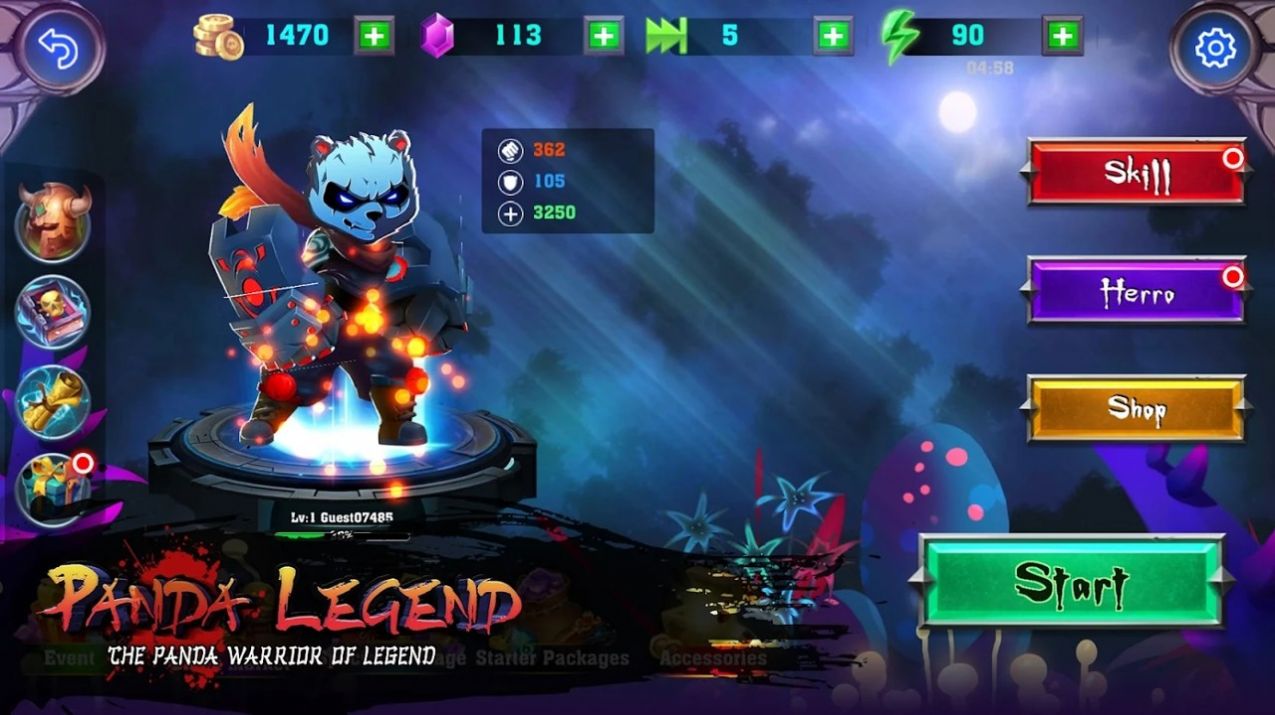Open the golden scroll icon
The width and height of the screenshot is (1275, 715).
[x=53, y=402]
